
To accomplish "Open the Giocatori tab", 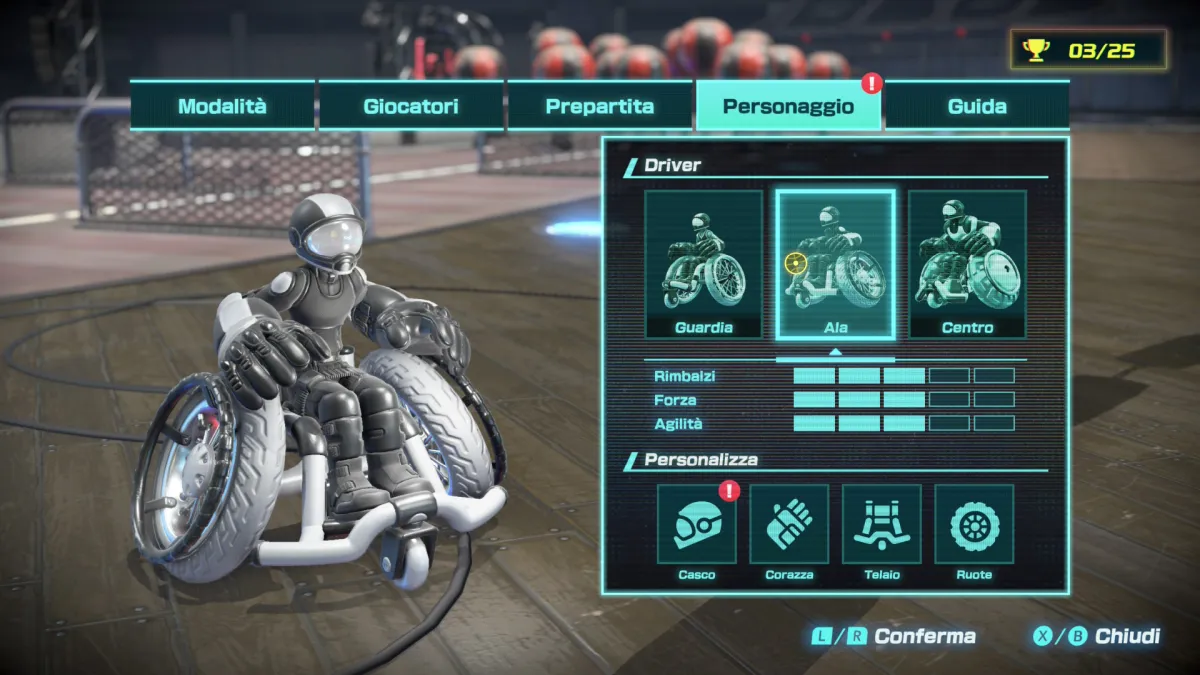I will [411, 106].
